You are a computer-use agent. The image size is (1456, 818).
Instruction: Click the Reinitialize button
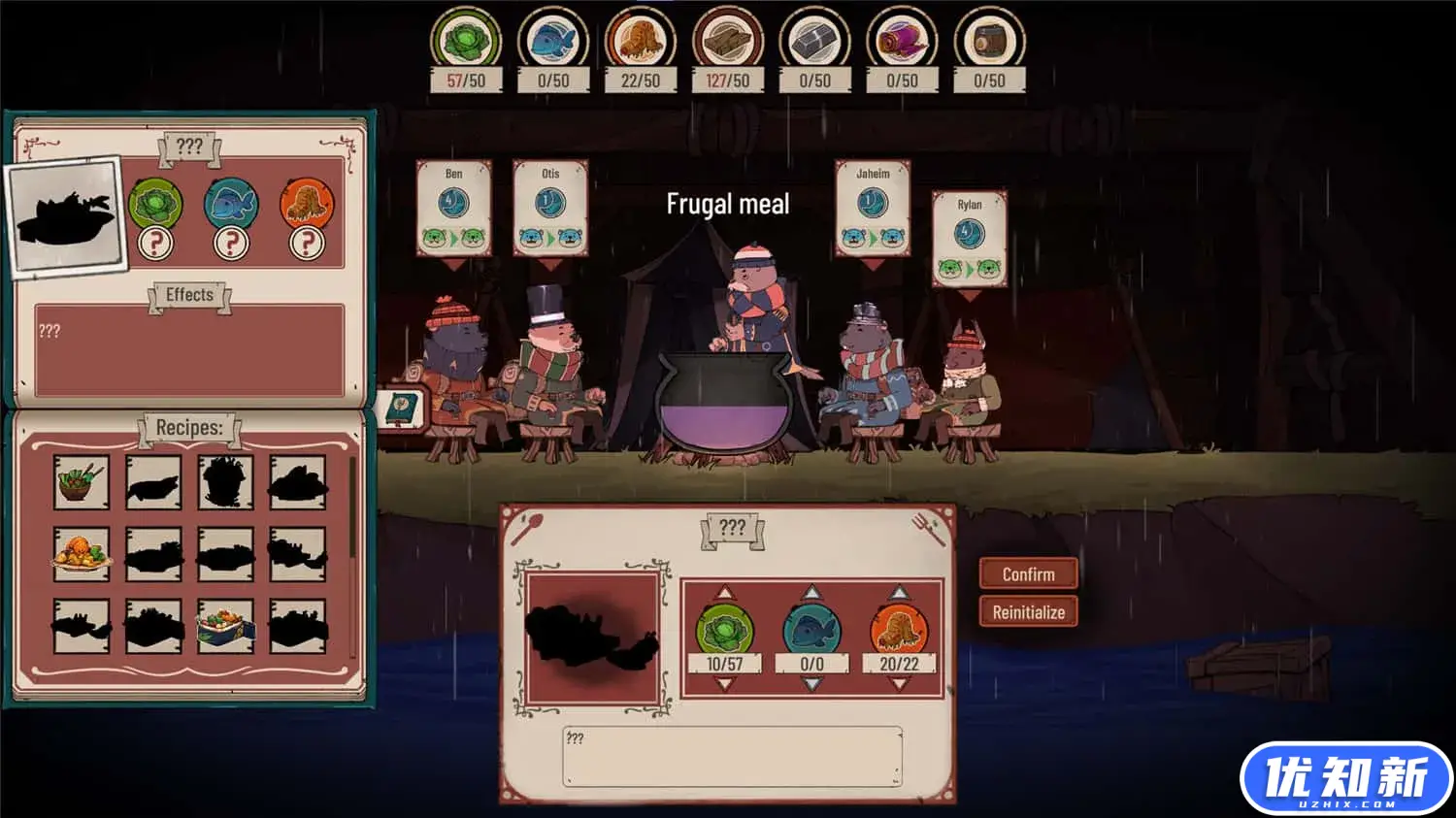[x=1028, y=612]
